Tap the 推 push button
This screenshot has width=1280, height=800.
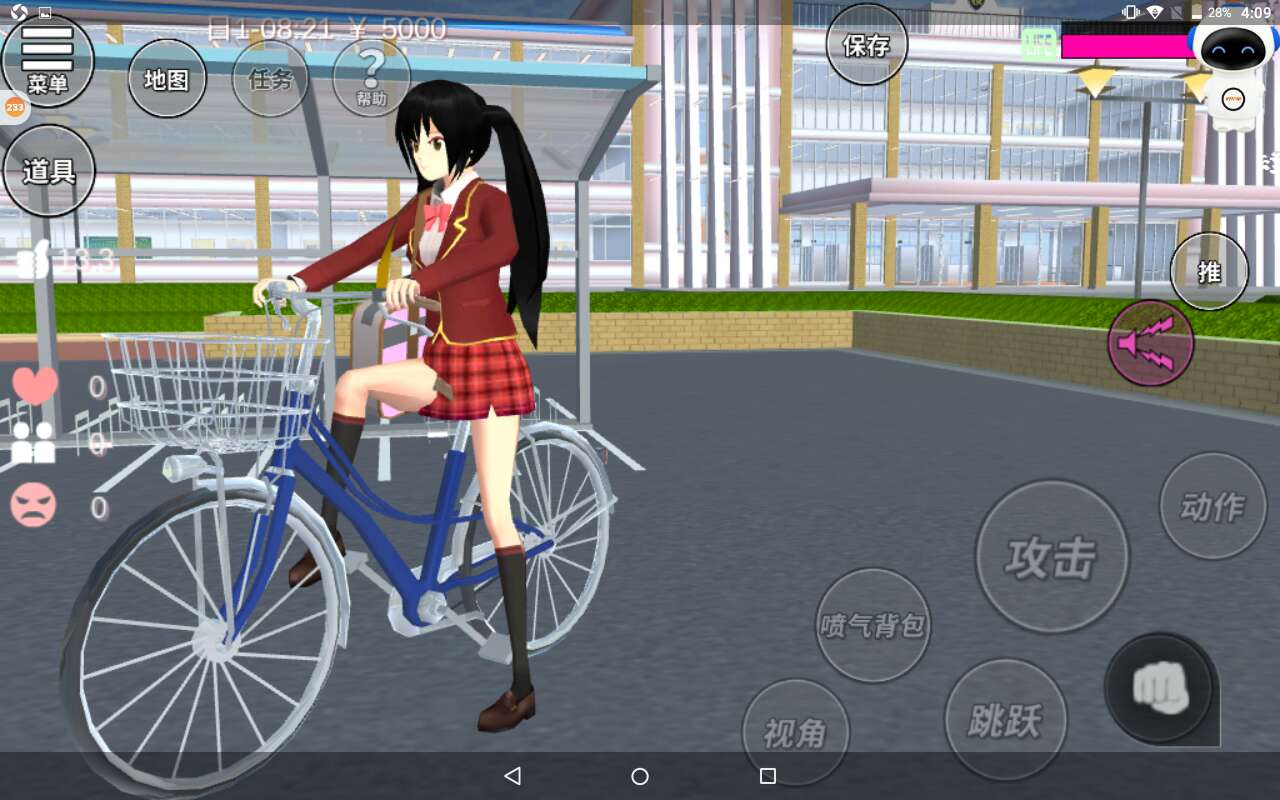click(x=1209, y=271)
